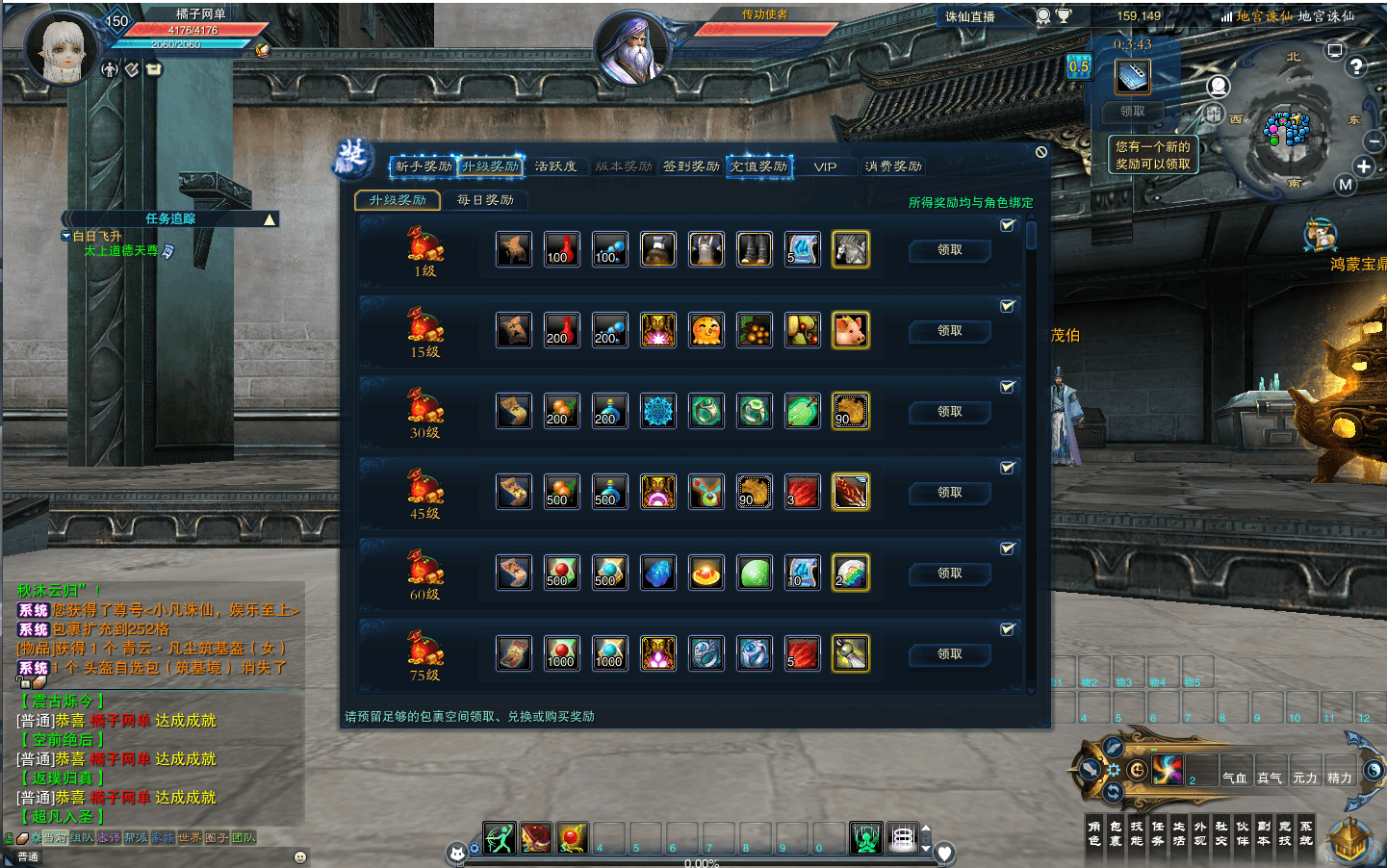The image size is (1387, 868).
Task: Claim the level 1 reward (1级 领取)
Action: pos(949,250)
